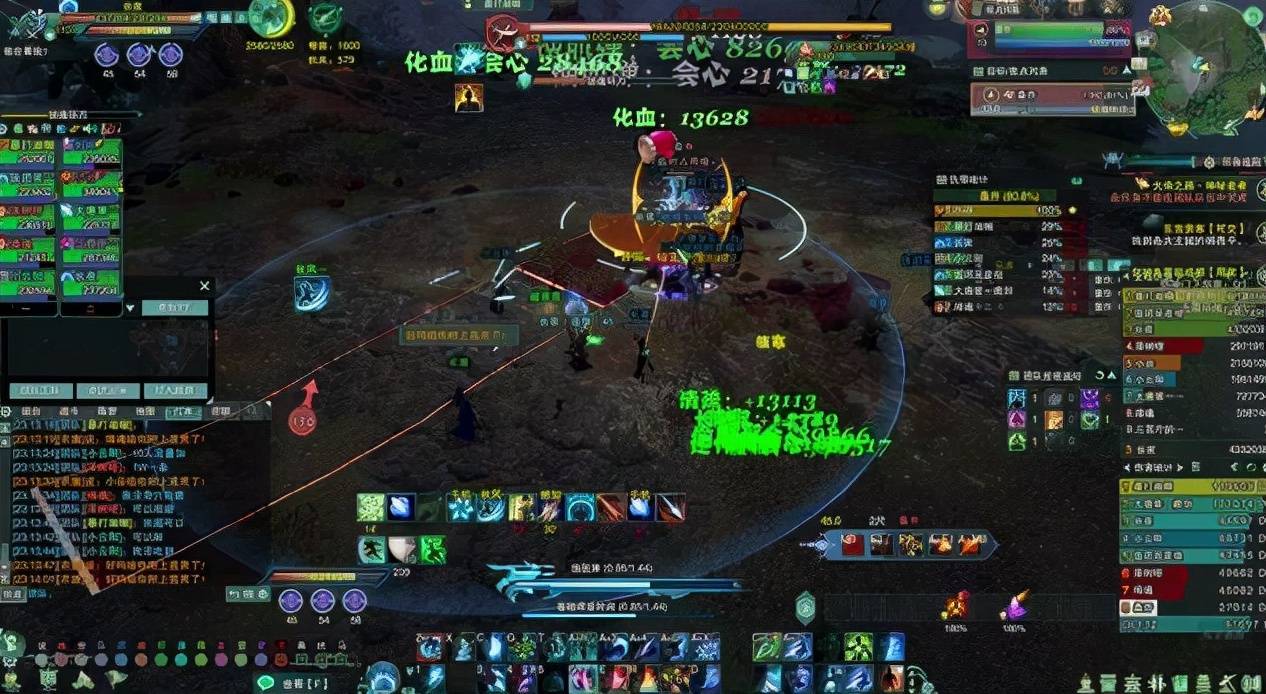
Task: Close the small panel above the chat
Action: (204, 286)
